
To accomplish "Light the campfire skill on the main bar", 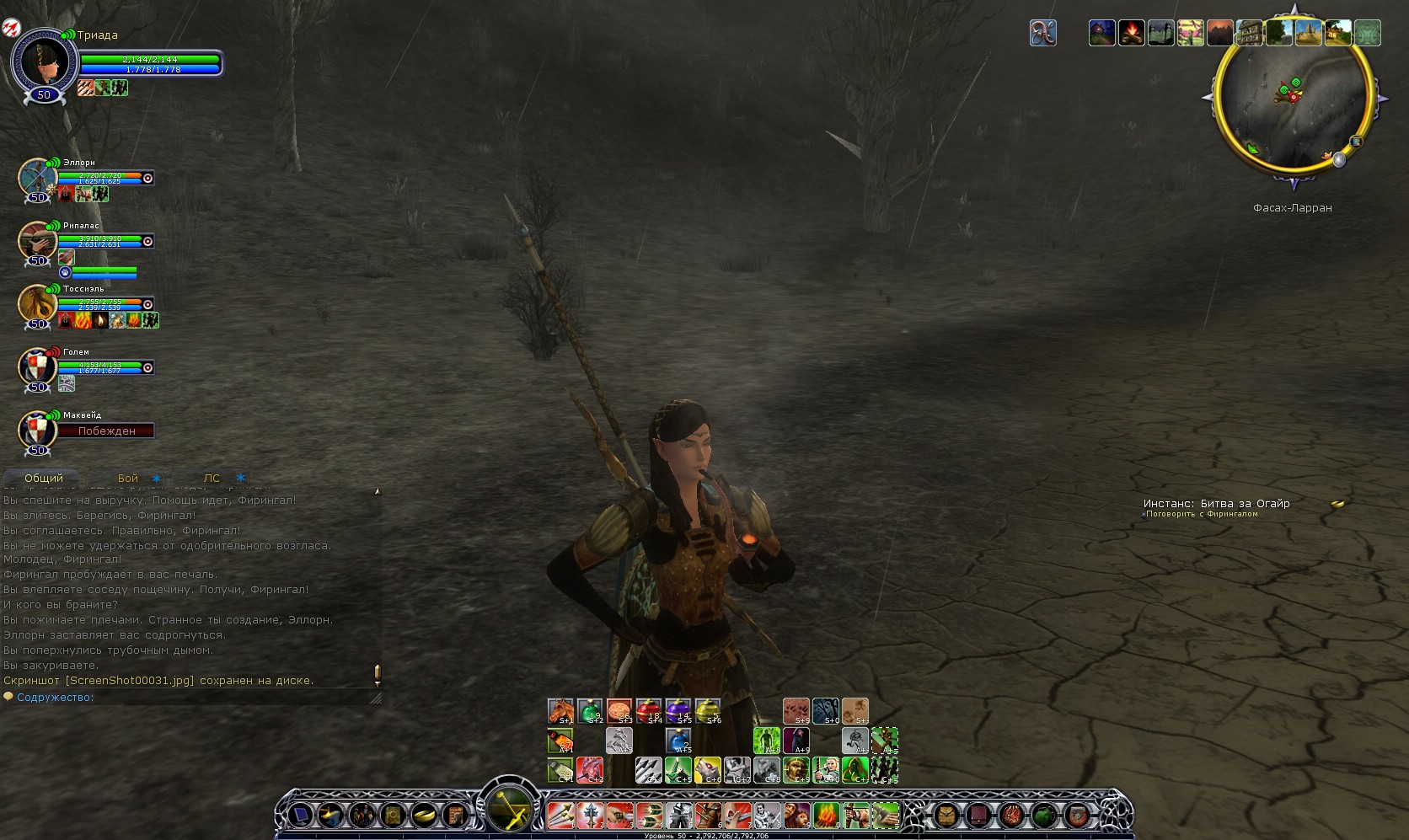I will pos(826,815).
